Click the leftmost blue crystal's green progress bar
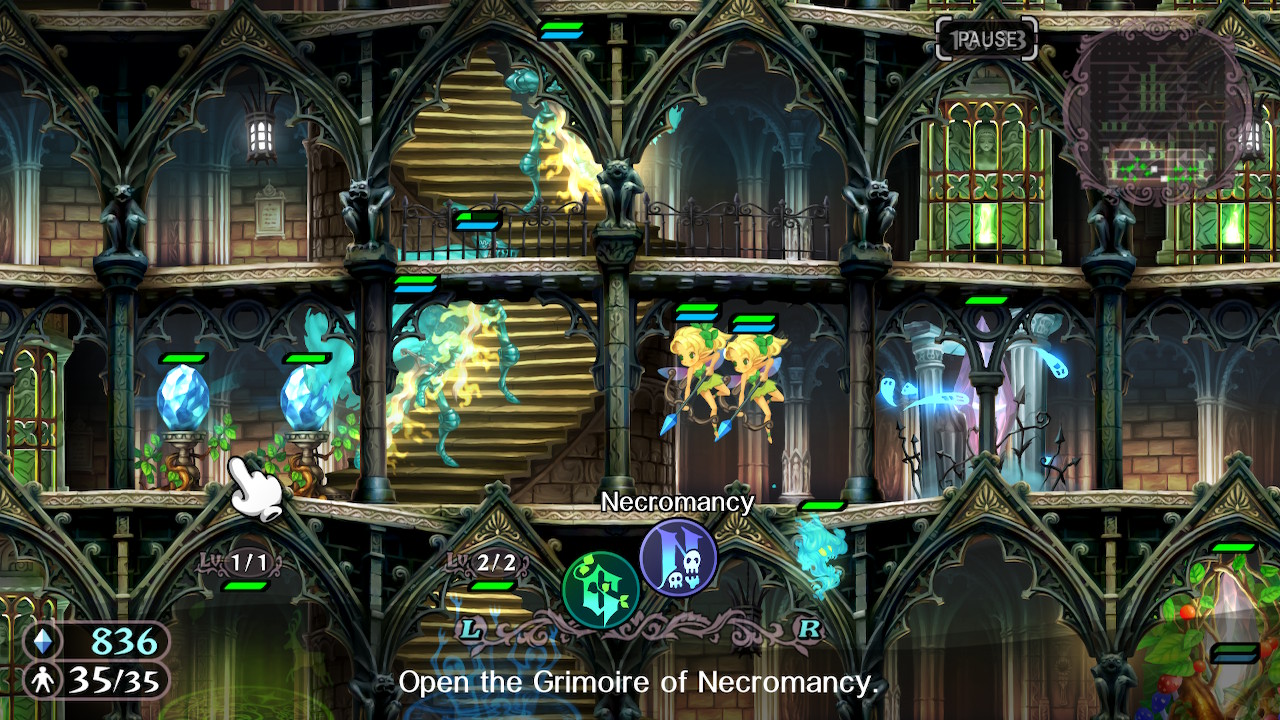 pos(186,358)
